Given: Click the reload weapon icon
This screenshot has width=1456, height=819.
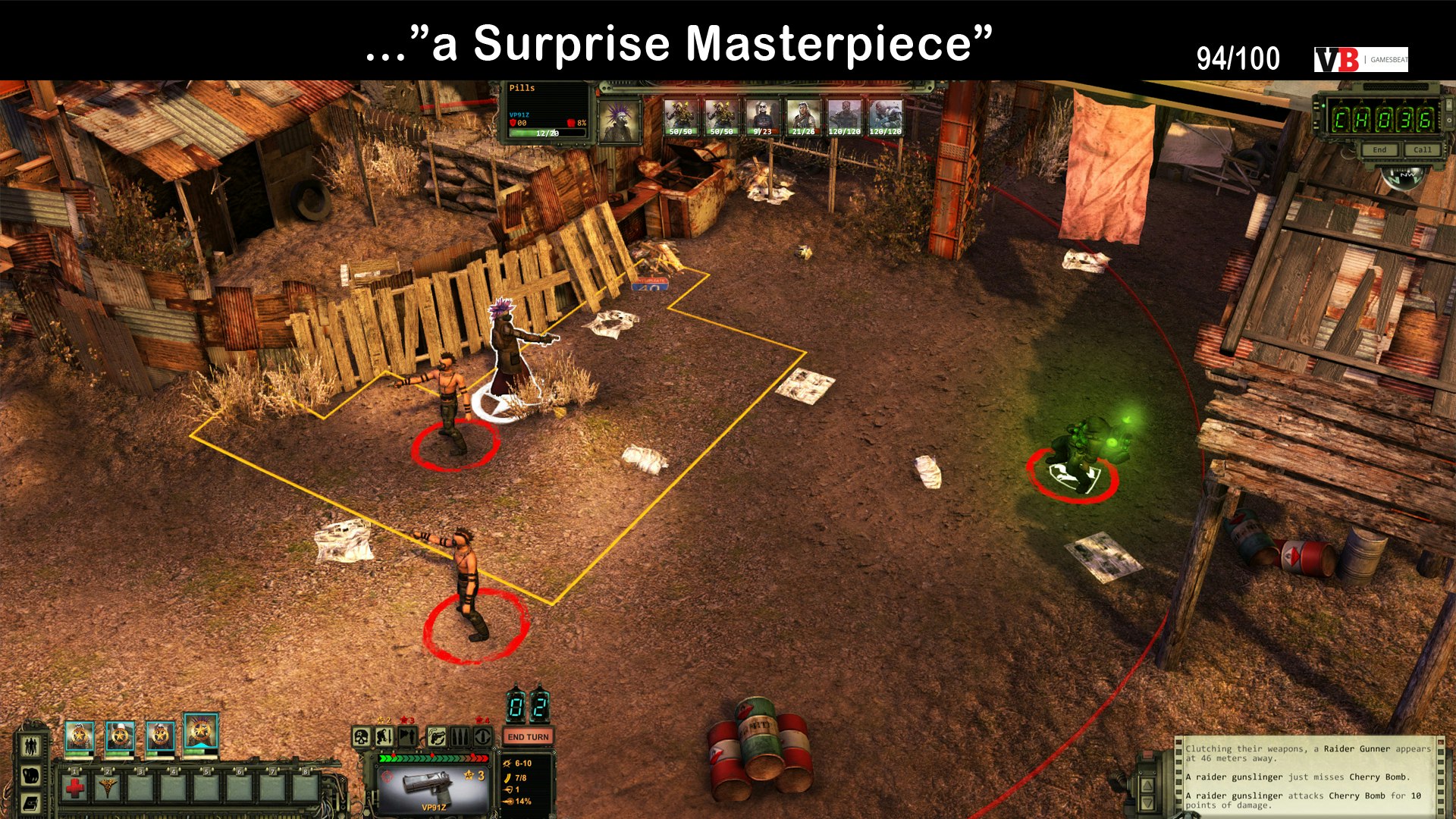Looking at the screenshot, I should click(x=482, y=736).
